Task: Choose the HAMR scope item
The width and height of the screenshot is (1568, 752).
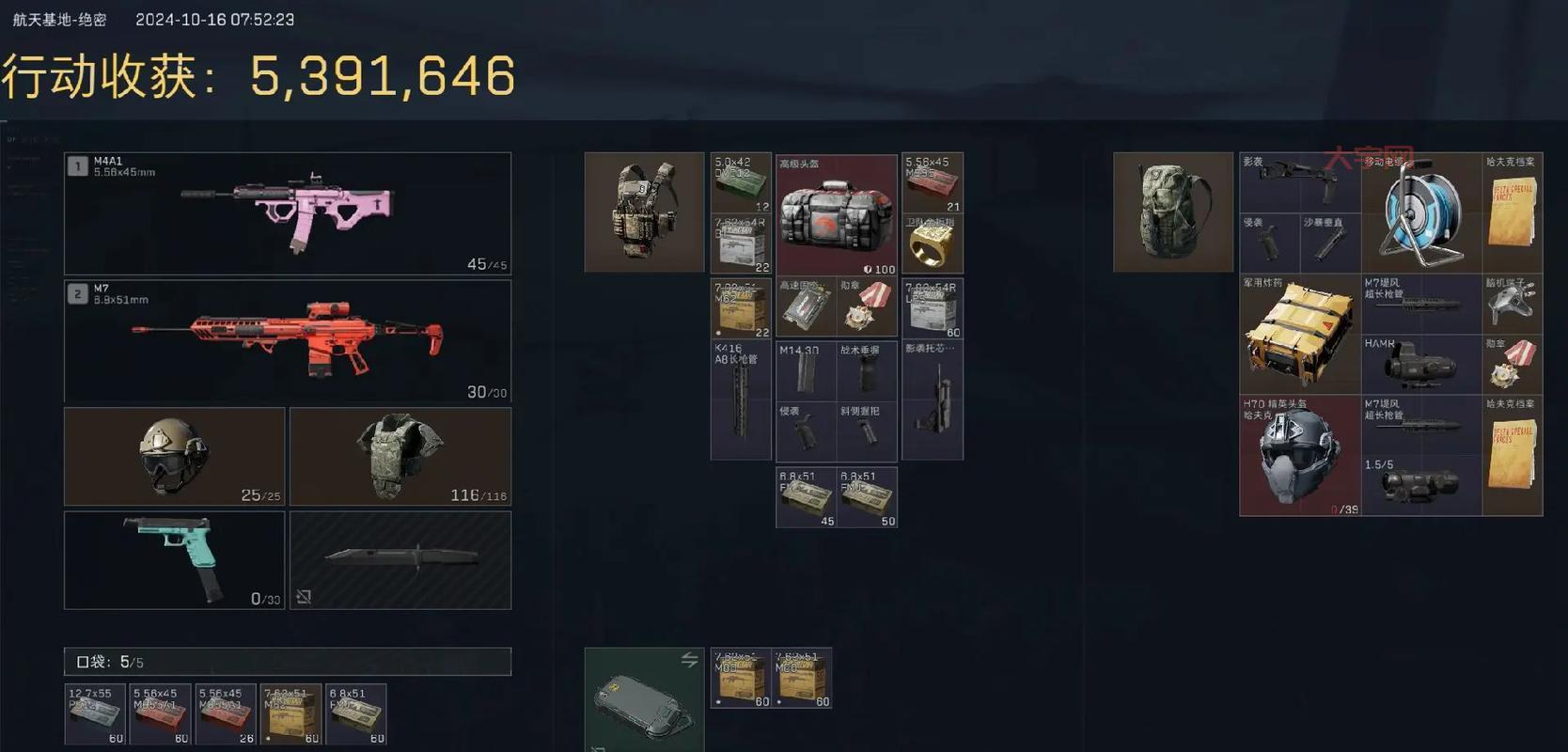Action: pyautogui.click(x=1420, y=365)
